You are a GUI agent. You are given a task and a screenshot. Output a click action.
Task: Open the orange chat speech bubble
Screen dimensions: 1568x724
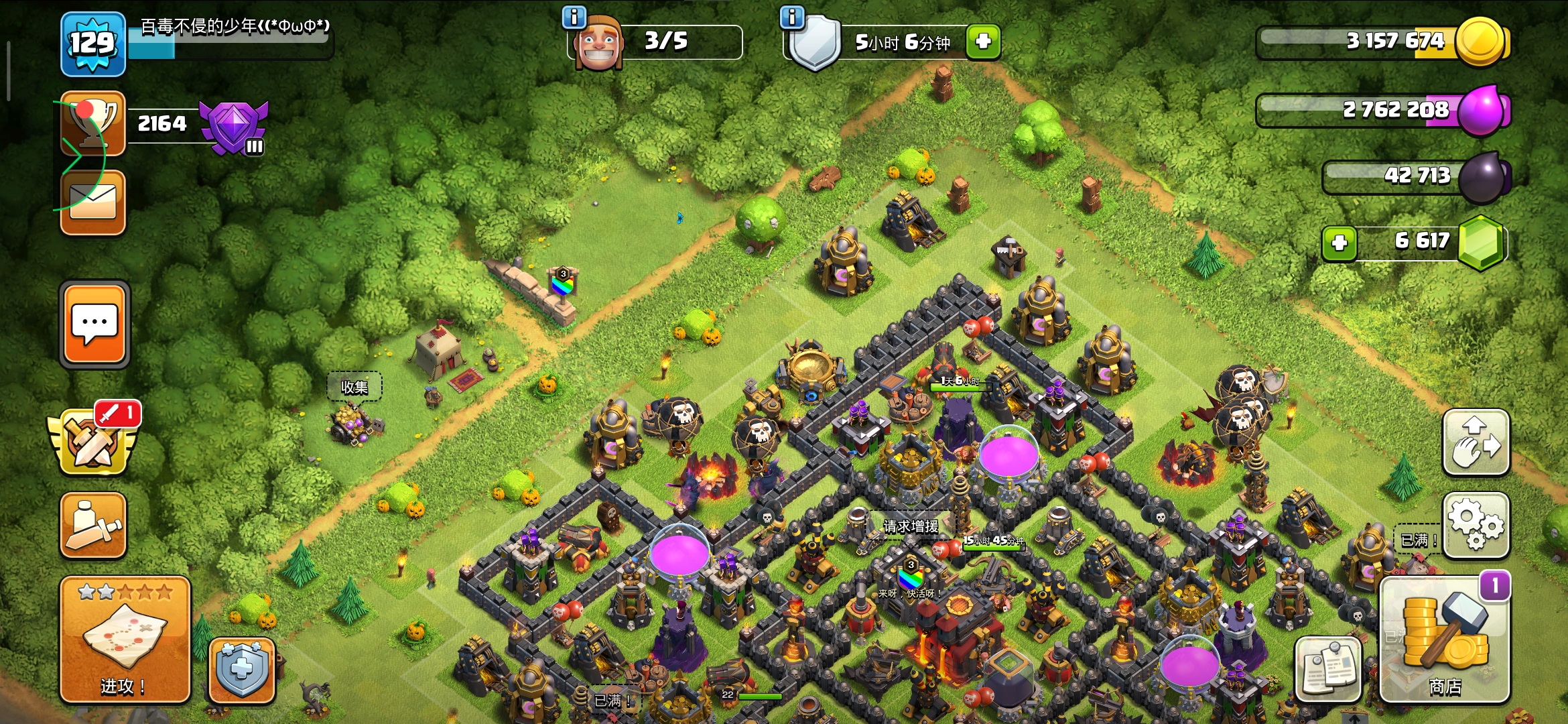94,324
